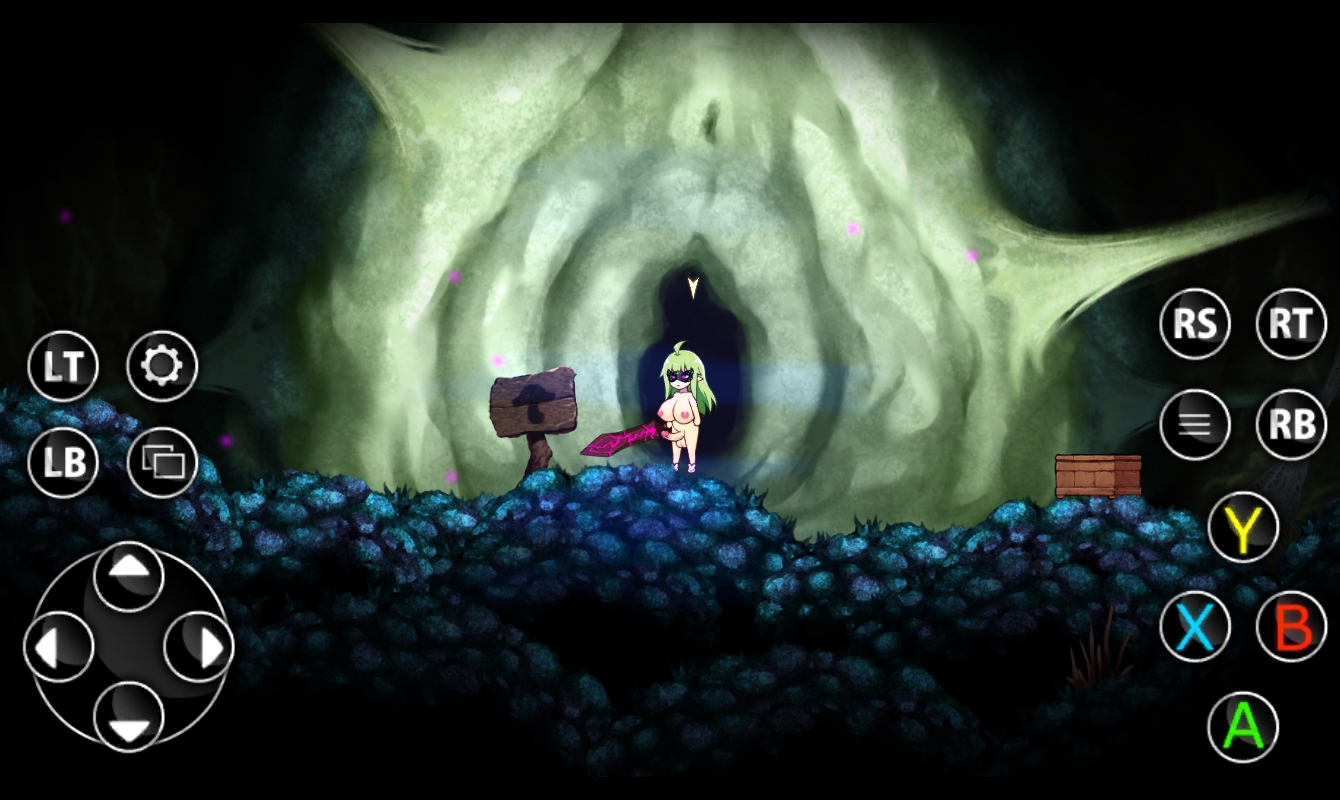The height and width of the screenshot is (800, 1340).
Task: Tap the RT trigger button
Action: [1290, 324]
